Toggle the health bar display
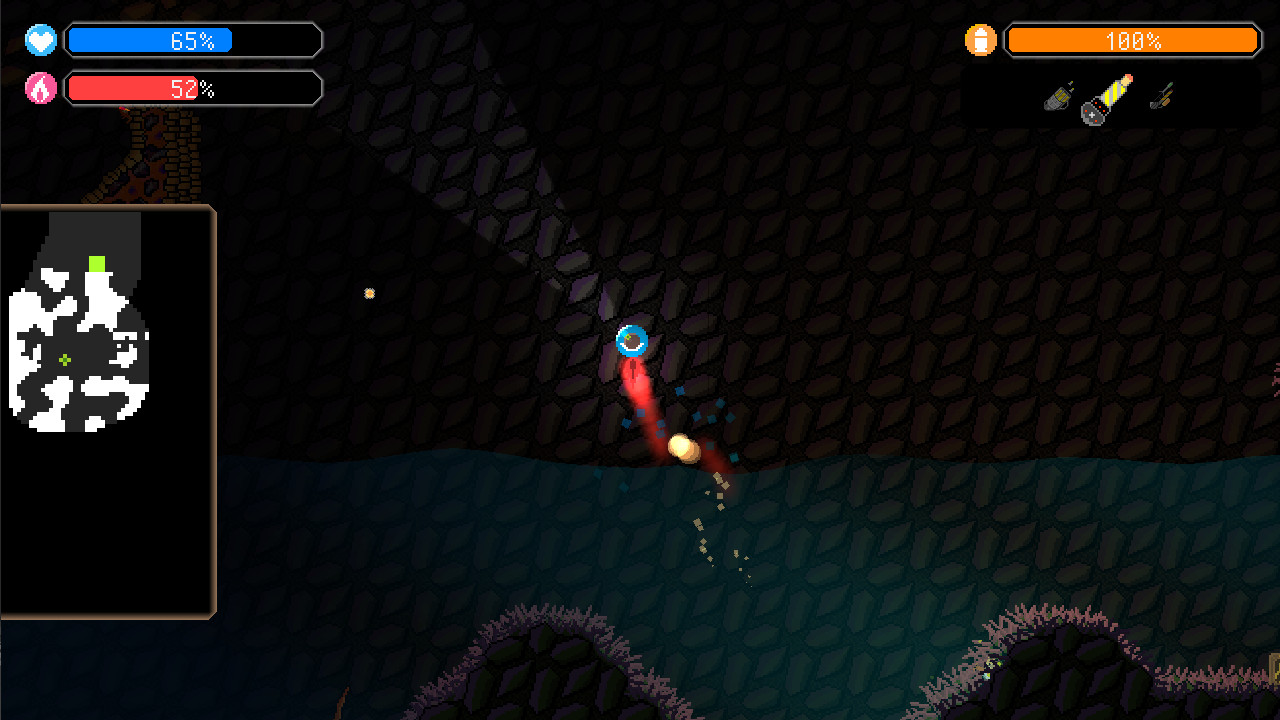Screen dimensions: 1280x720 coord(193,40)
